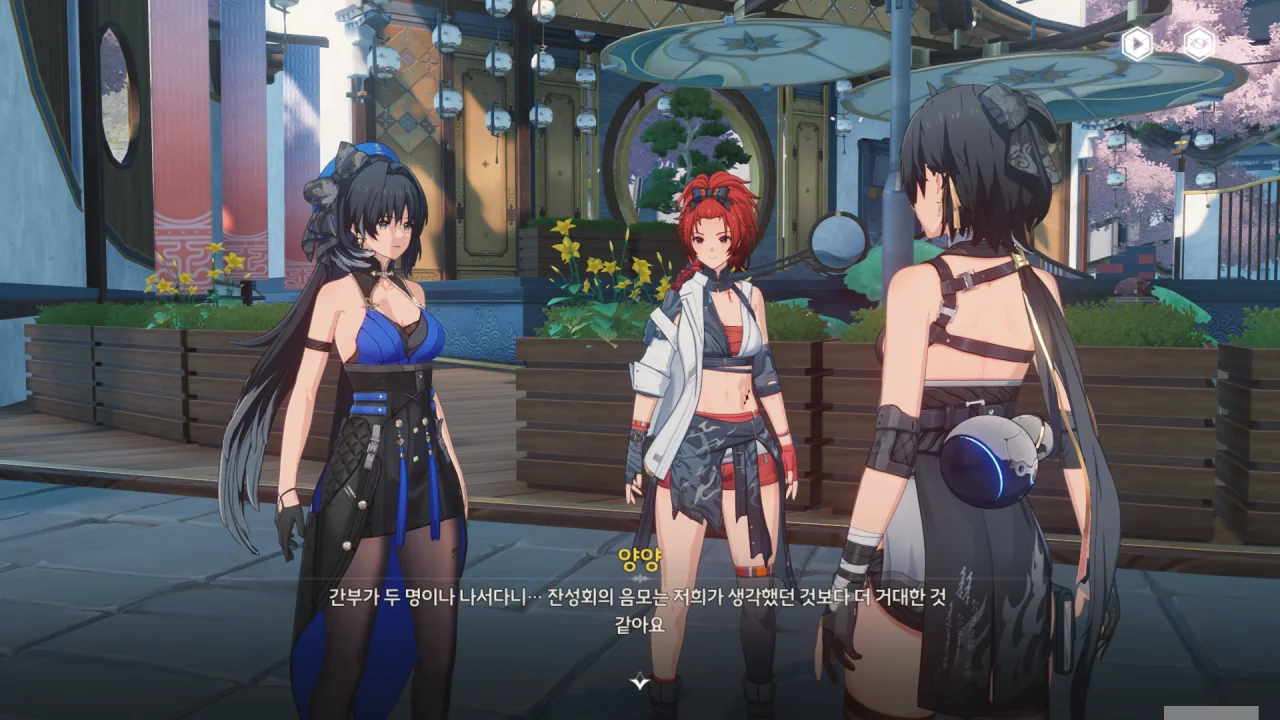1280x720 pixels.
Task: Hide the dialogue interface with the eye icon
Action: click(x=1199, y=44)
